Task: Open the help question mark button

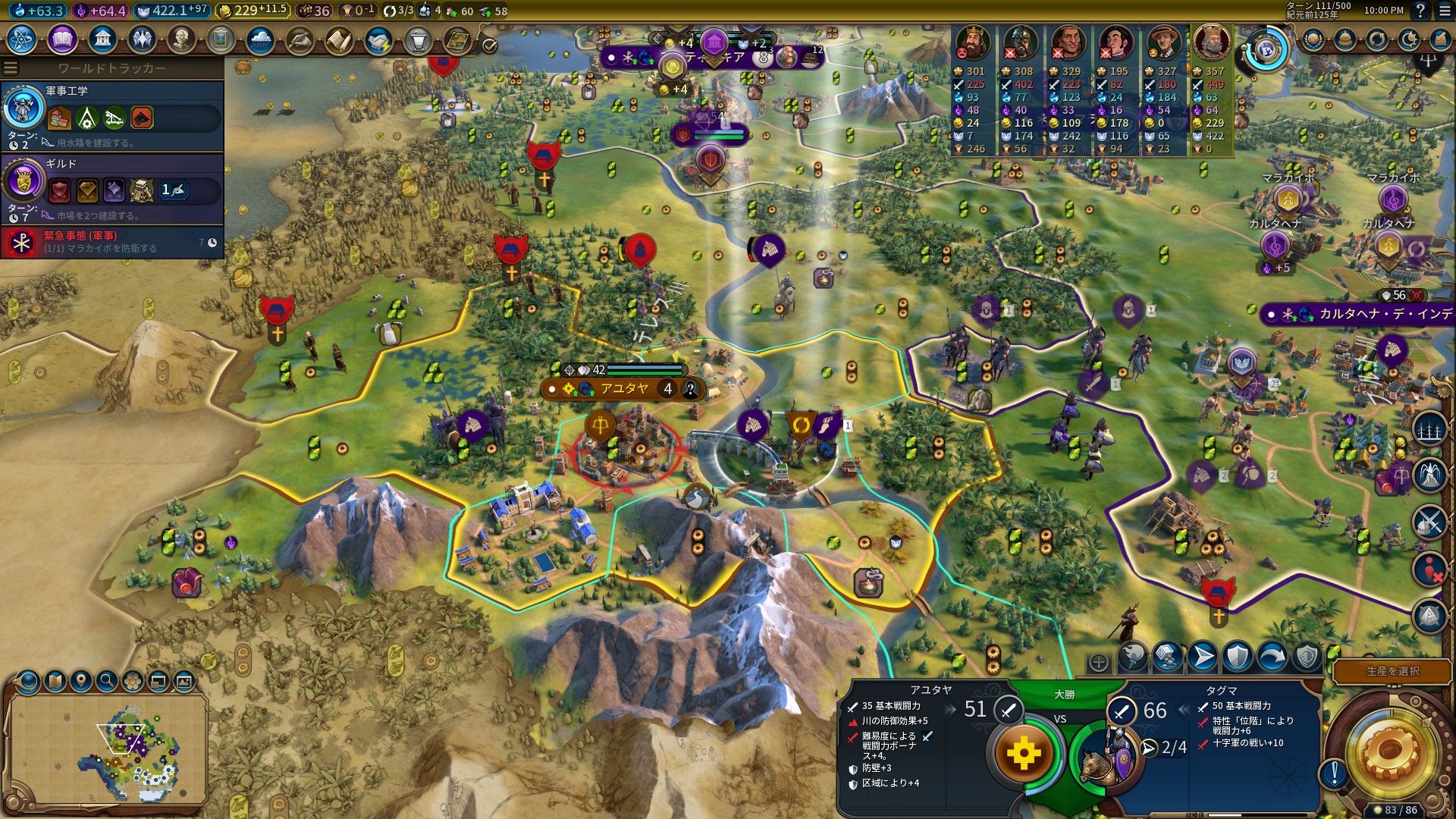Action: (1420, 11)
